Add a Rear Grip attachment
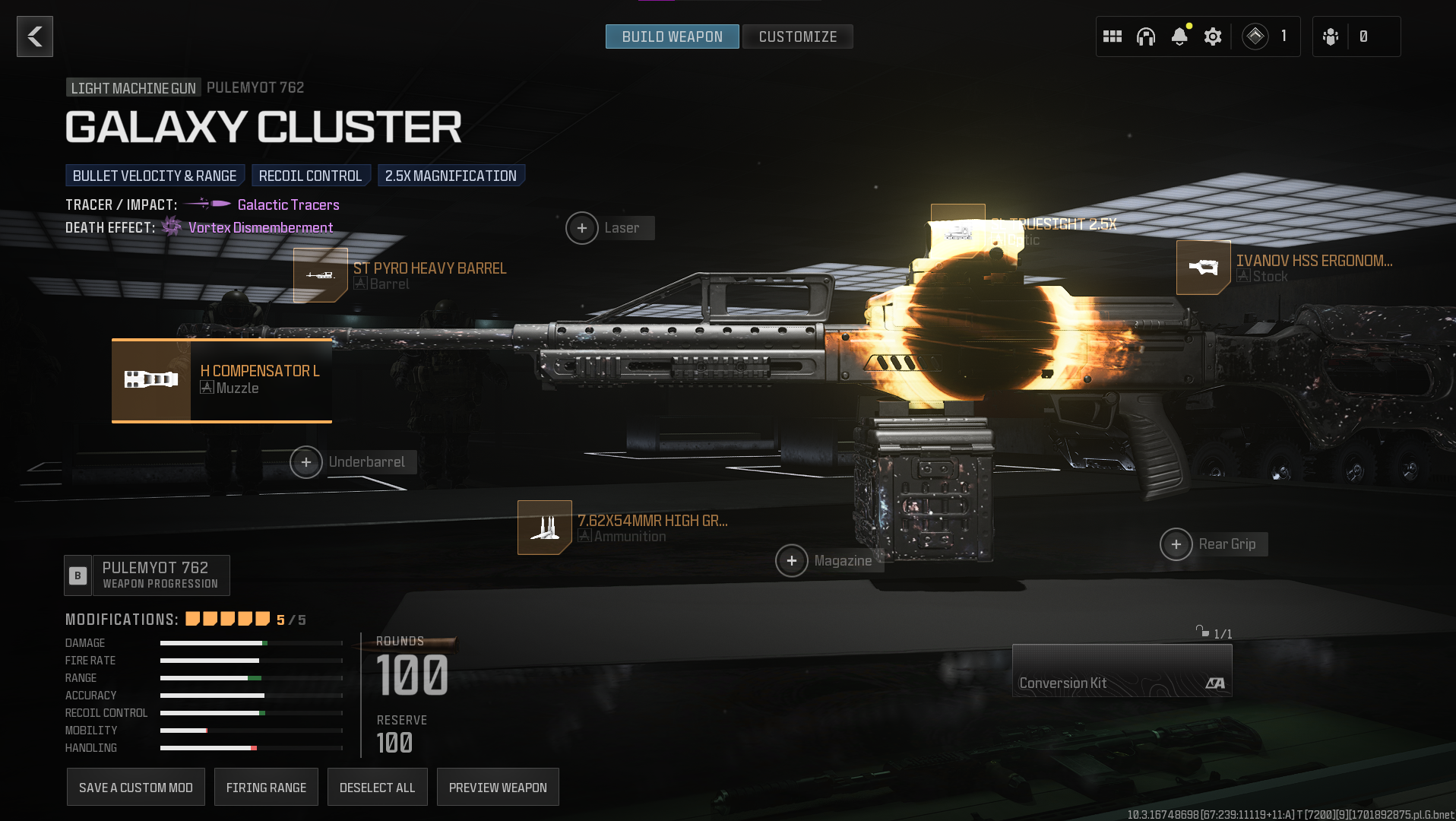This screenshot has height=821, width=1456. [x=1176, y=544]
